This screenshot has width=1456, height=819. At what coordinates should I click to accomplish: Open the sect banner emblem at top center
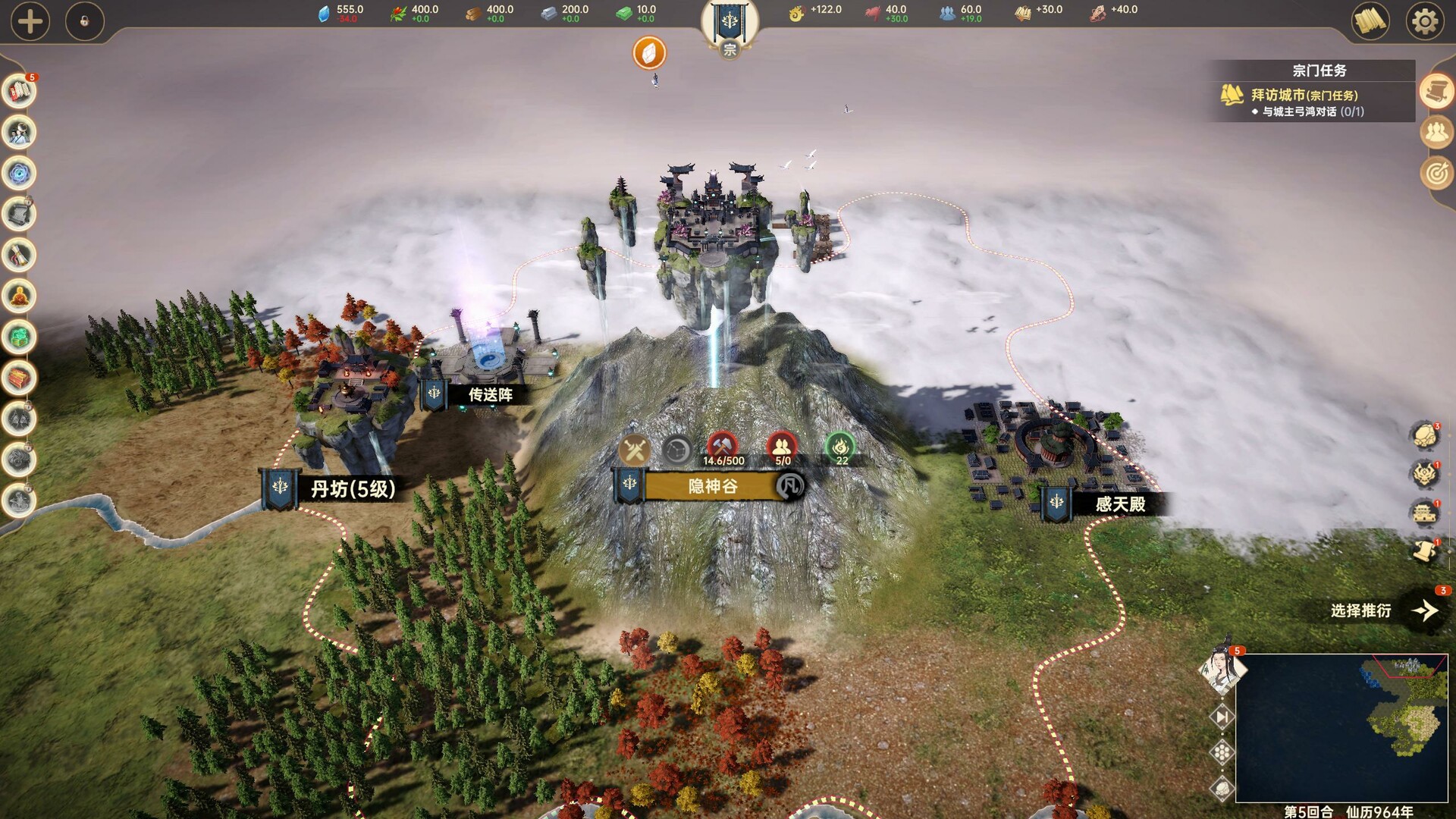pos(729,23)
